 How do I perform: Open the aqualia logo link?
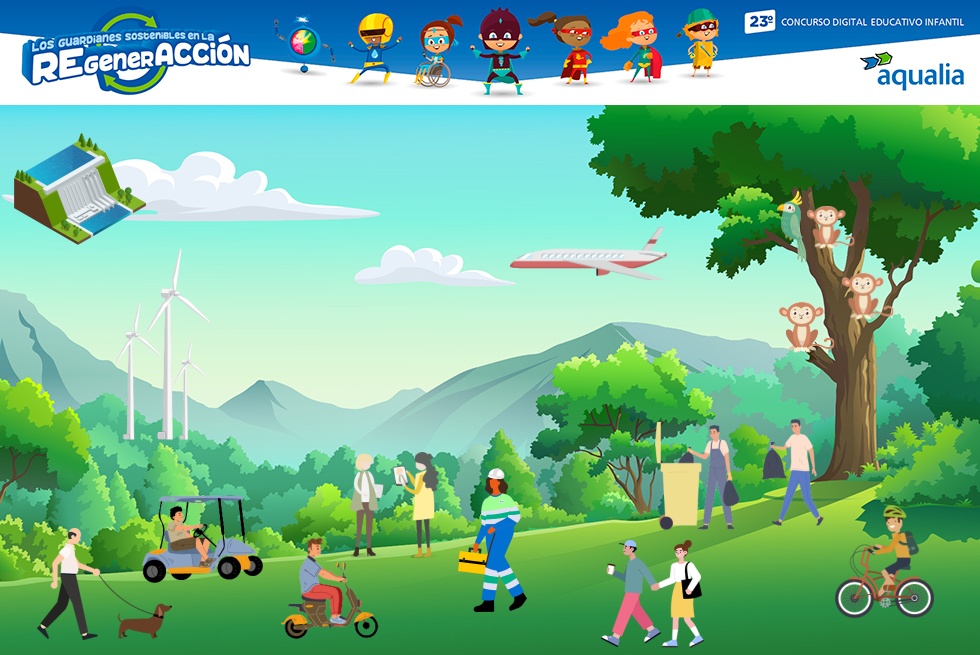click(x=911, y=72)
